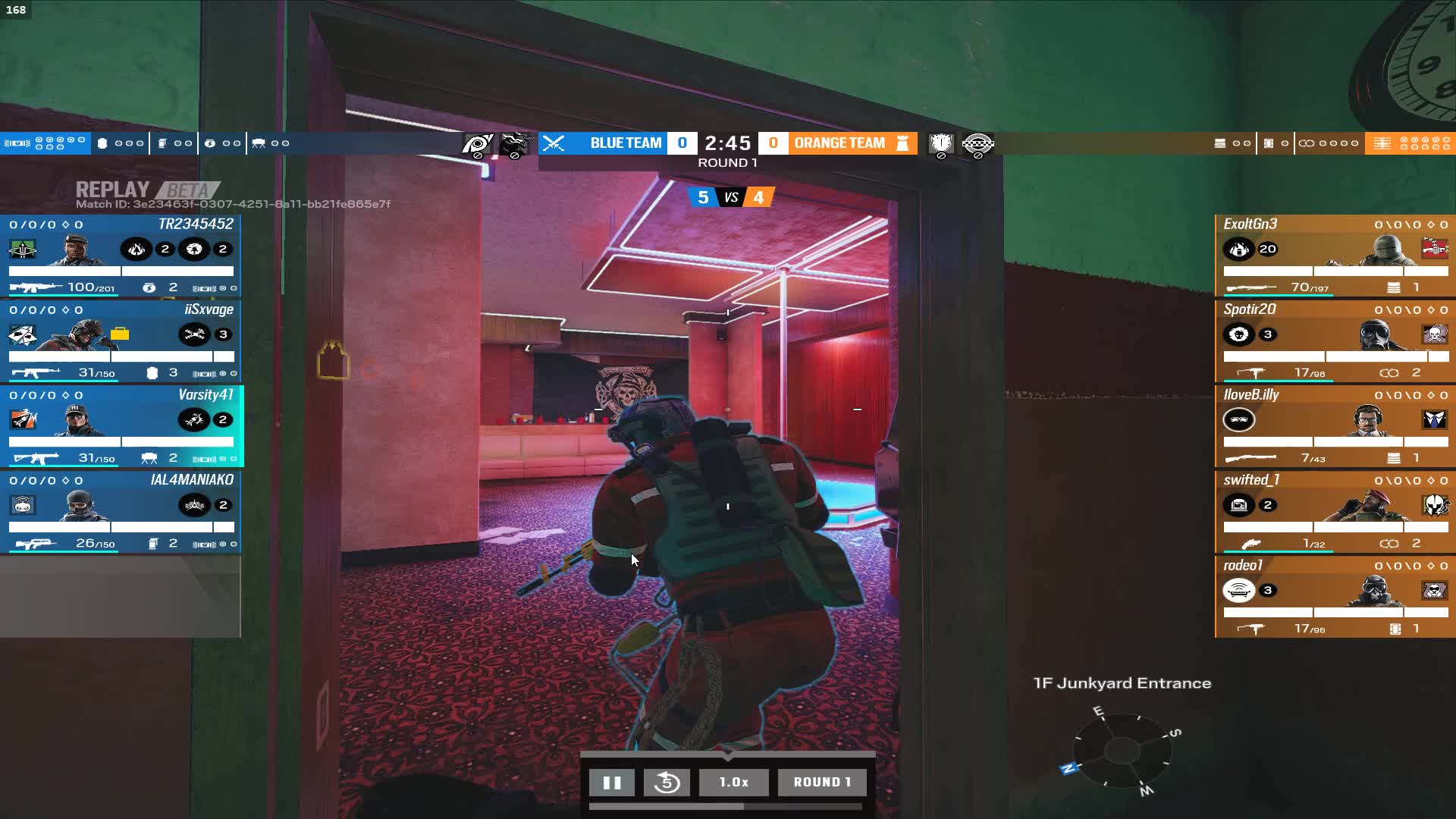Expand the playback bar chevron arrow
This screenshot has height=819, width=1456.
click(727, 756)
